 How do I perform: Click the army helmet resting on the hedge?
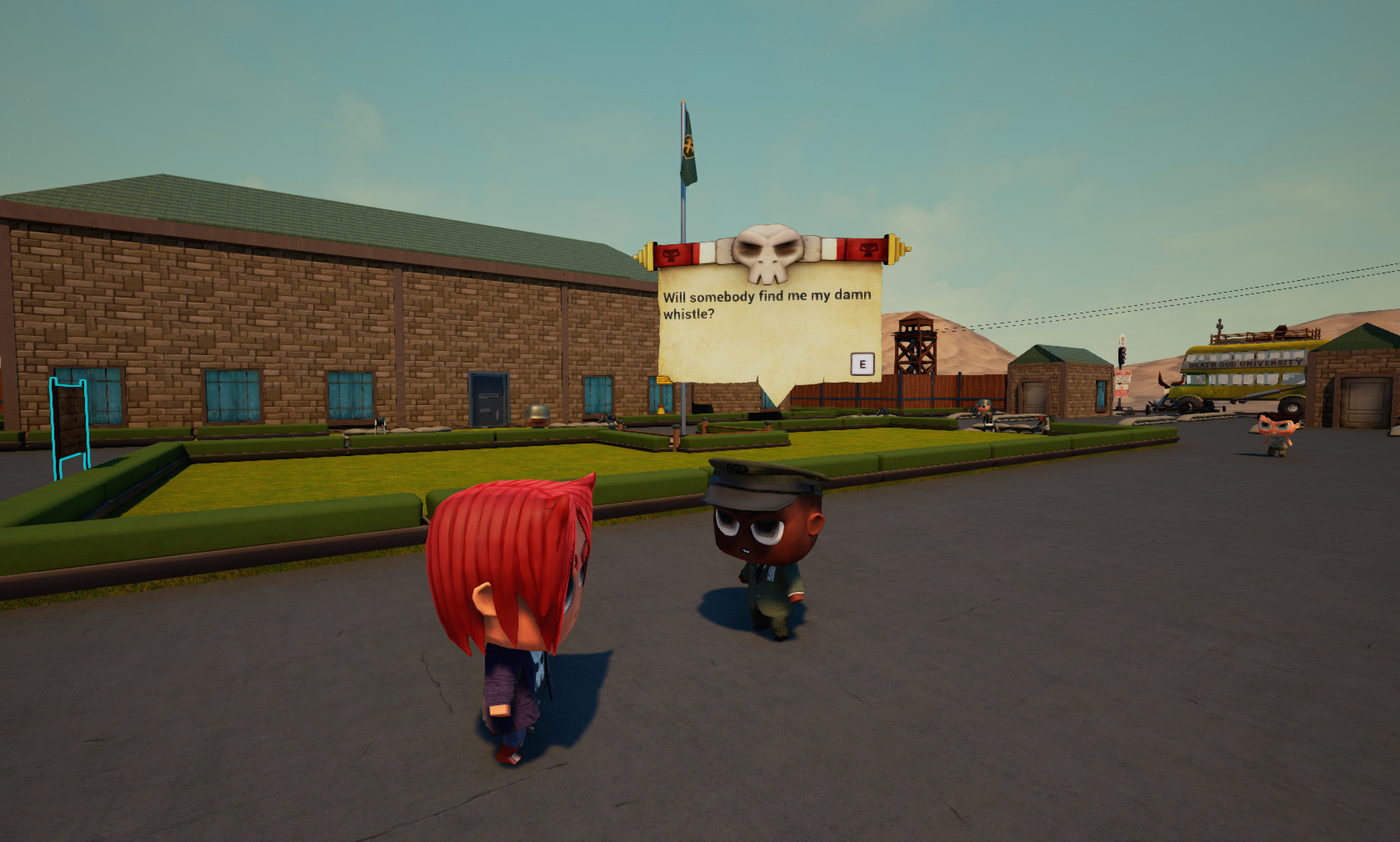pyautogui.click(x=537, y=414)
